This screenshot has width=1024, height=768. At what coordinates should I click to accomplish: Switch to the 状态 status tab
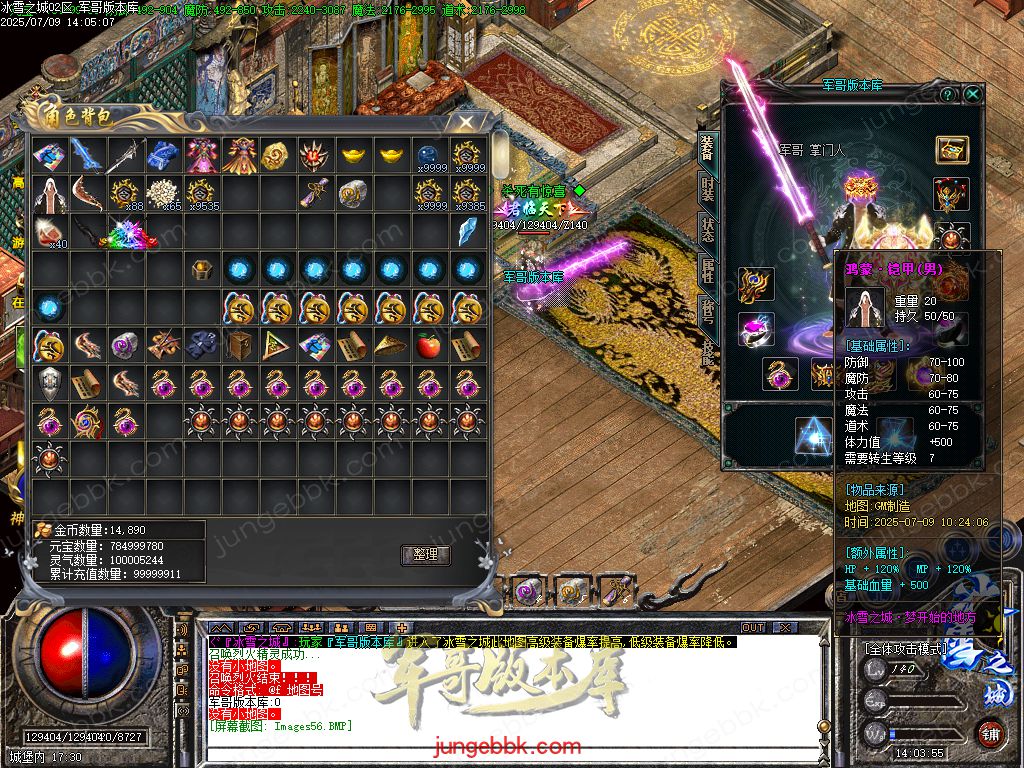(x=707, y=228)
